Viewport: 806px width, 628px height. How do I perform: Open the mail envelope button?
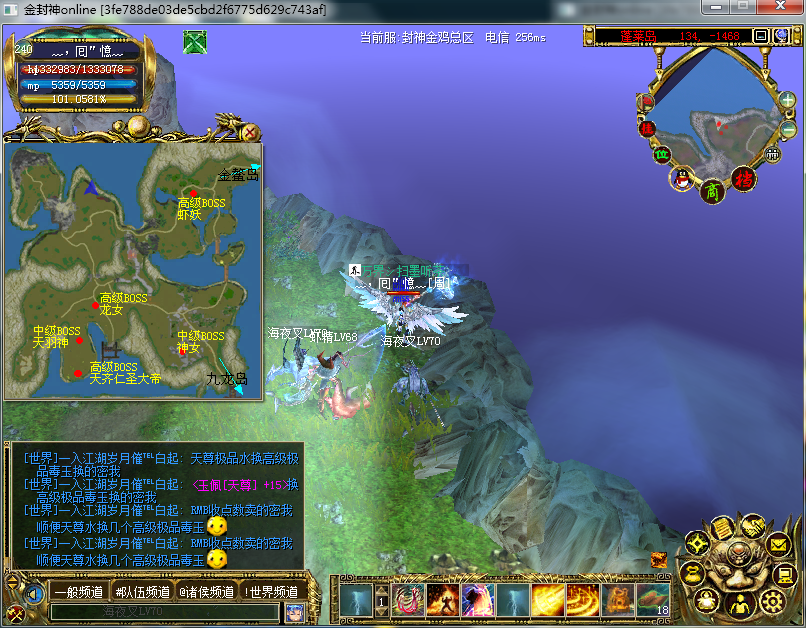click(x=779, y=545)
